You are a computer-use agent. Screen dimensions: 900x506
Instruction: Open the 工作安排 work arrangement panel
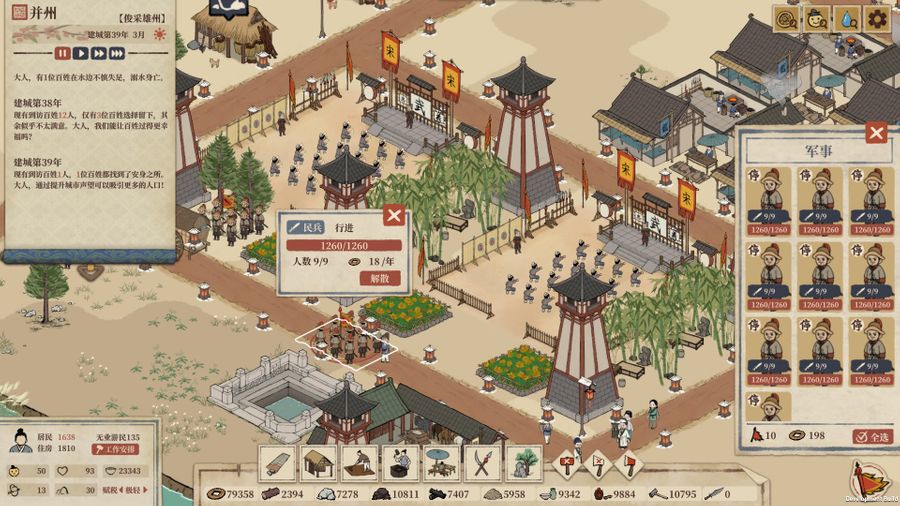(117, 451)
